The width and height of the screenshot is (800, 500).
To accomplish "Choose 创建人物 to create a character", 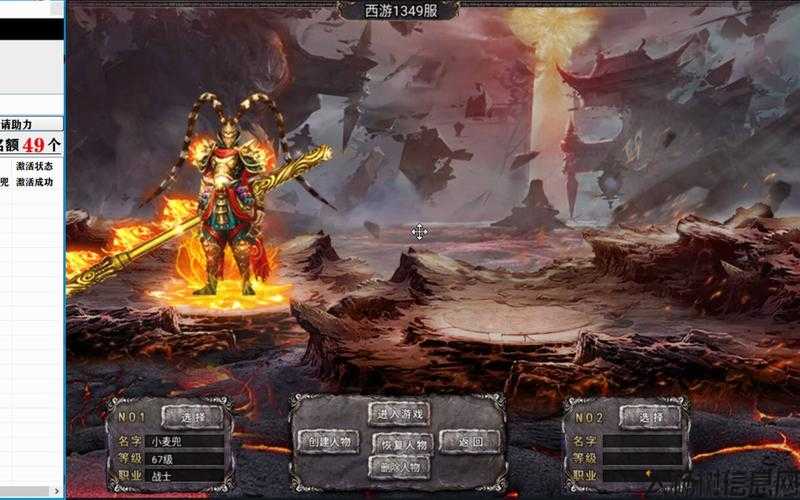I will (328, 442).
